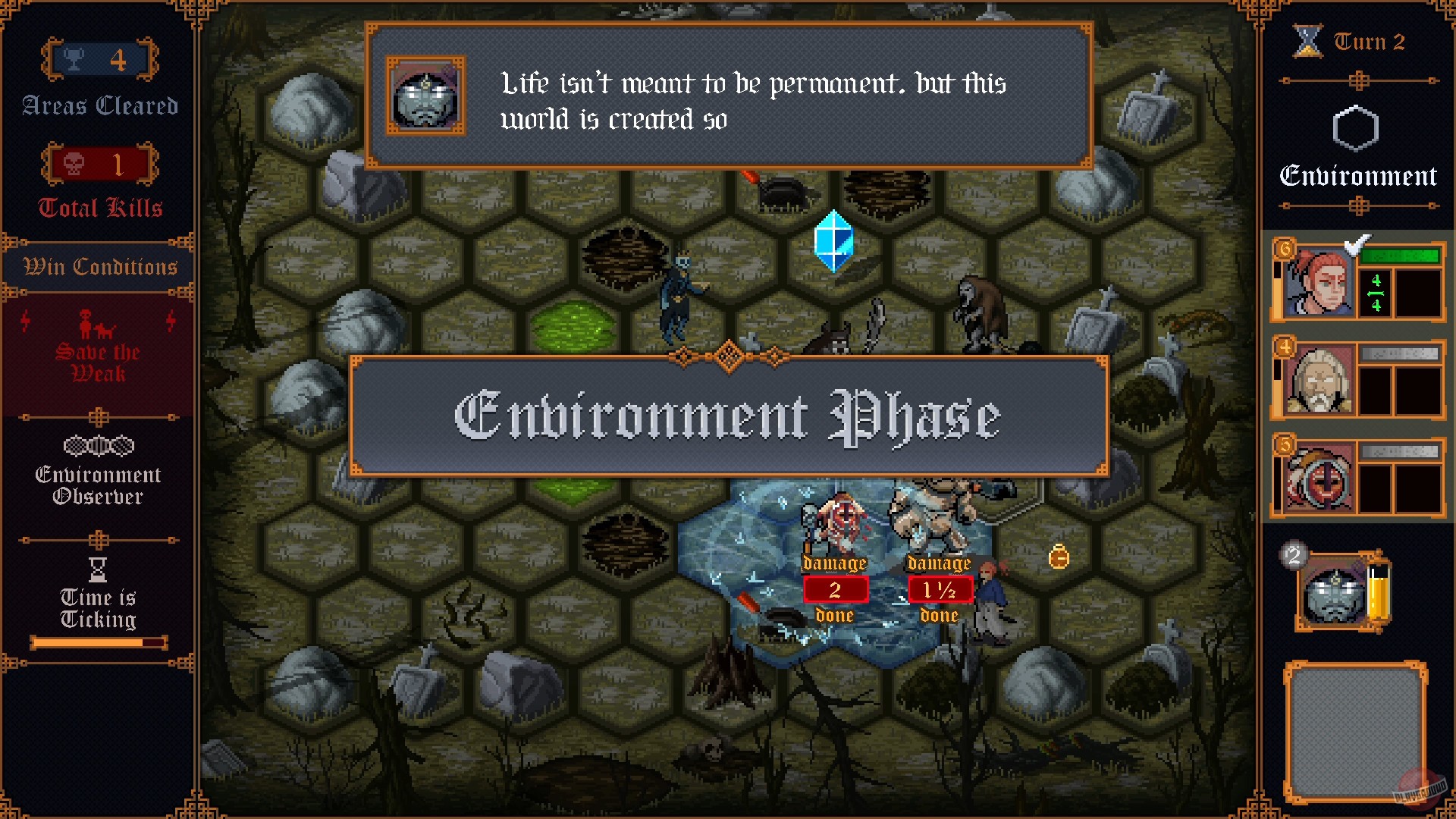Click the trophy icon beside Areas Cleared
Screen dimensions: 1456x819
tap(74, 59)
